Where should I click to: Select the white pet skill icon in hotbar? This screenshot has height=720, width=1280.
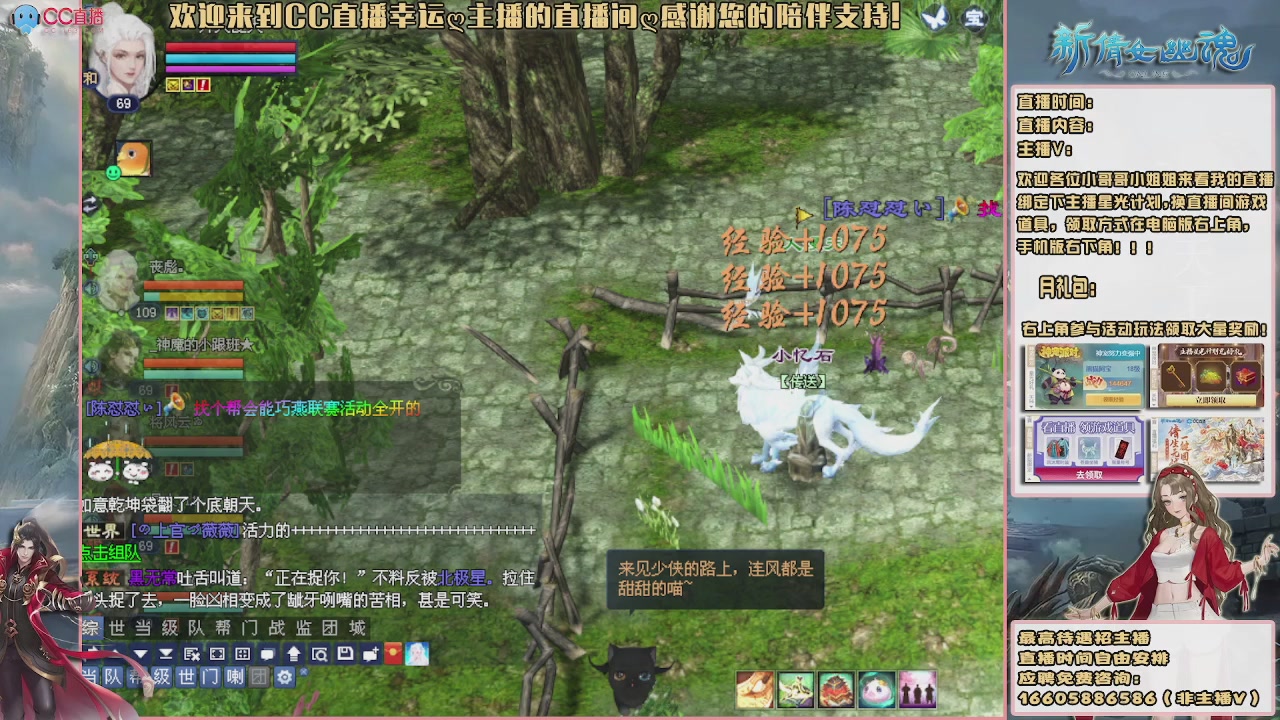pos(878,686)
